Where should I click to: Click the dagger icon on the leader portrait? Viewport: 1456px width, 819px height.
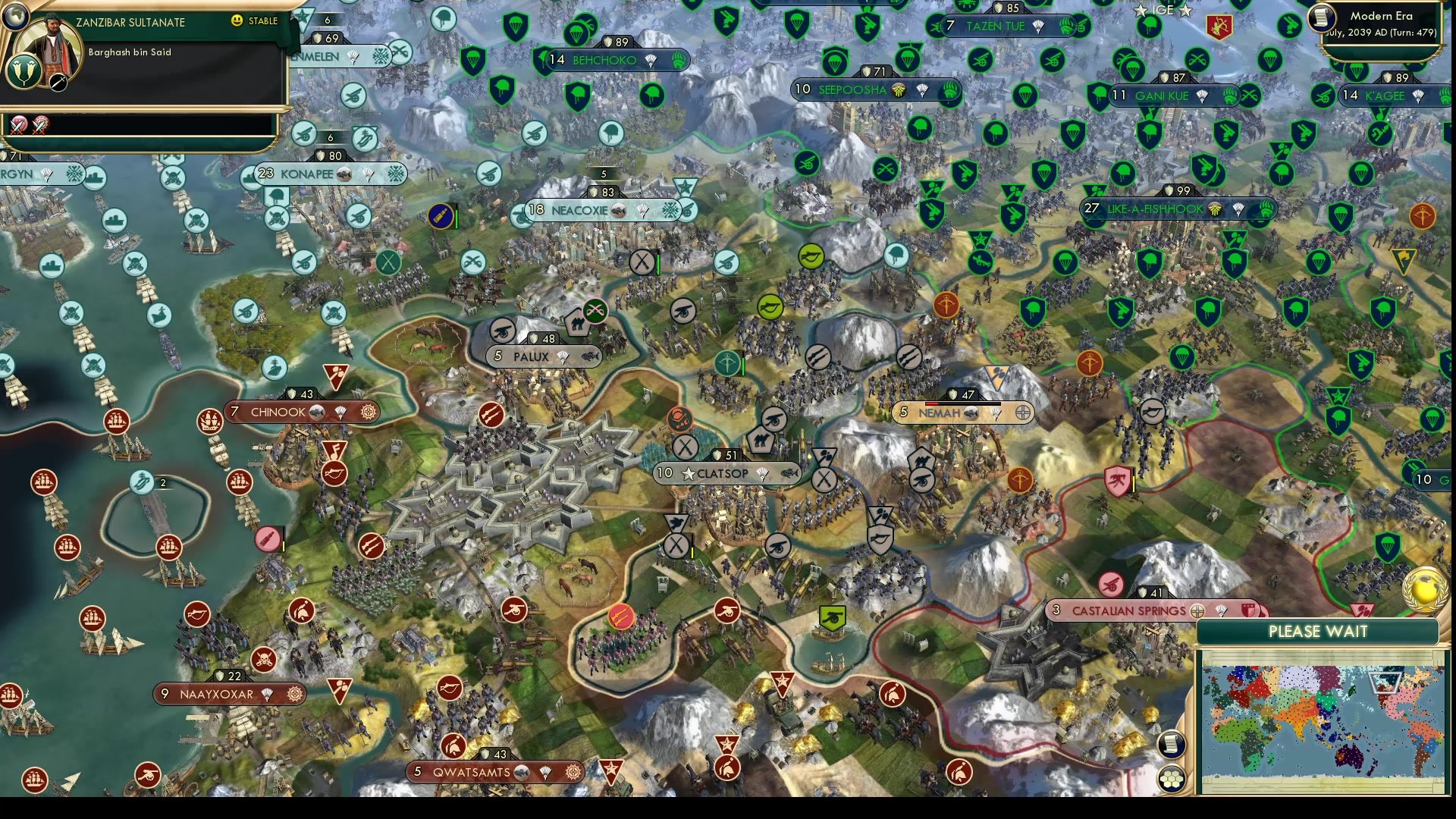coord(58,82)
